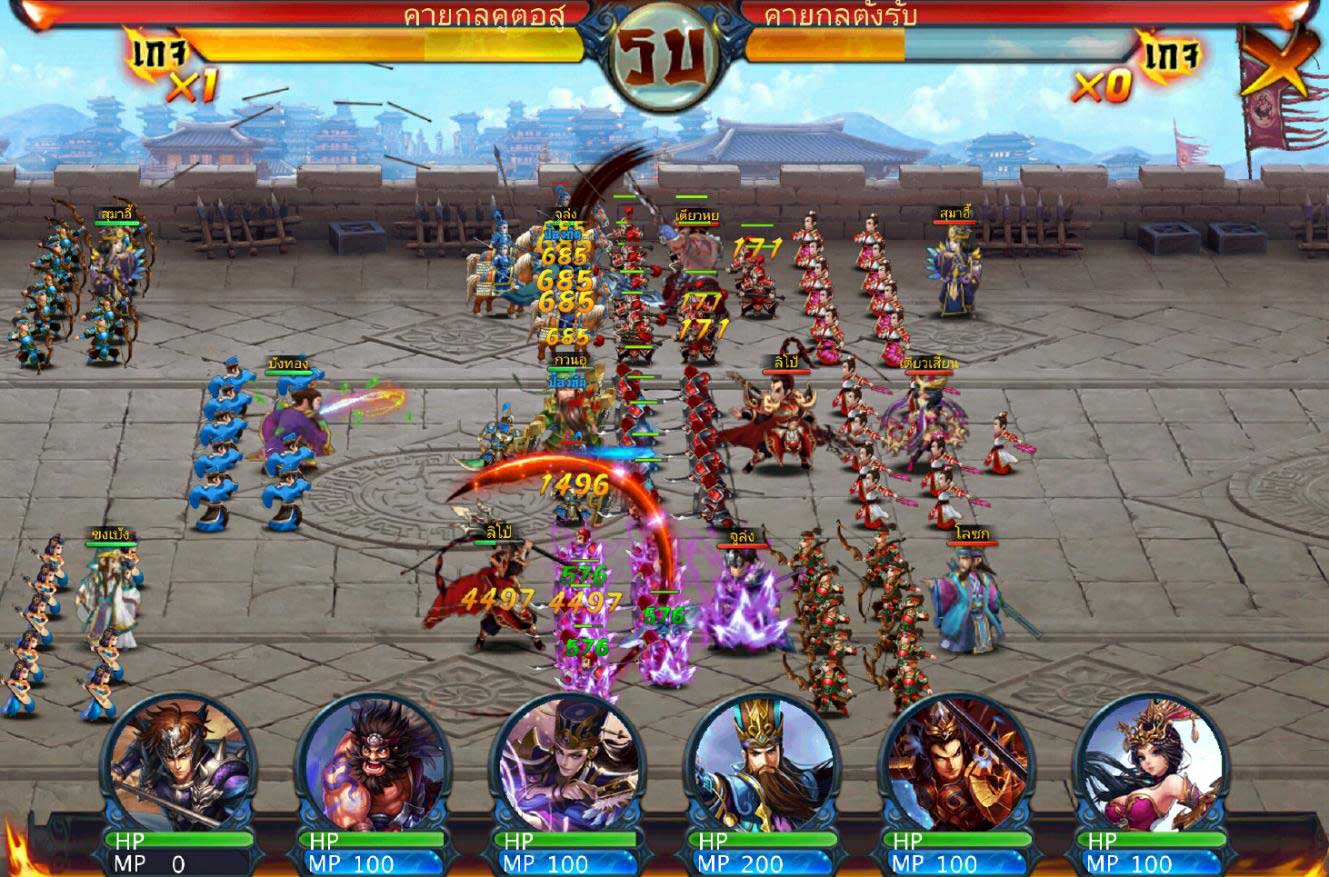
Task: Open the defending team banner คายกลตั้งรับ
Action: (x=840, y=16)
